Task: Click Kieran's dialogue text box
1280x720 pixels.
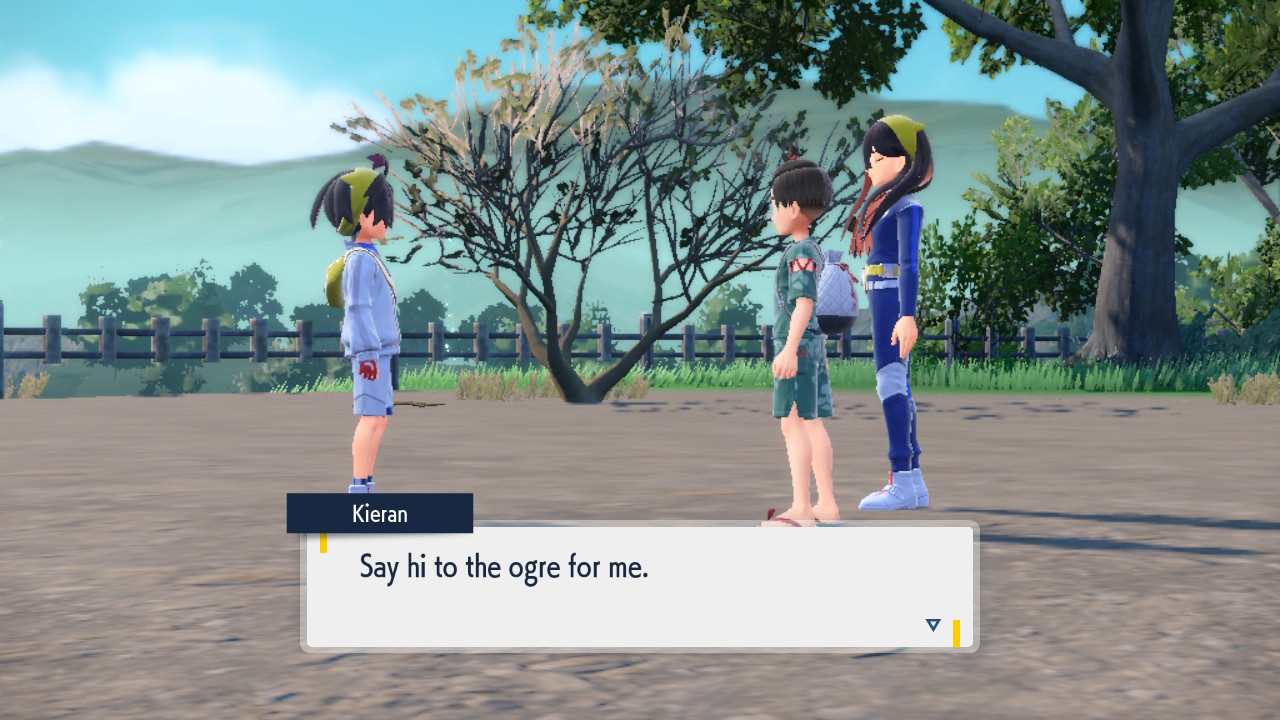Action: [x=640, y=586]
